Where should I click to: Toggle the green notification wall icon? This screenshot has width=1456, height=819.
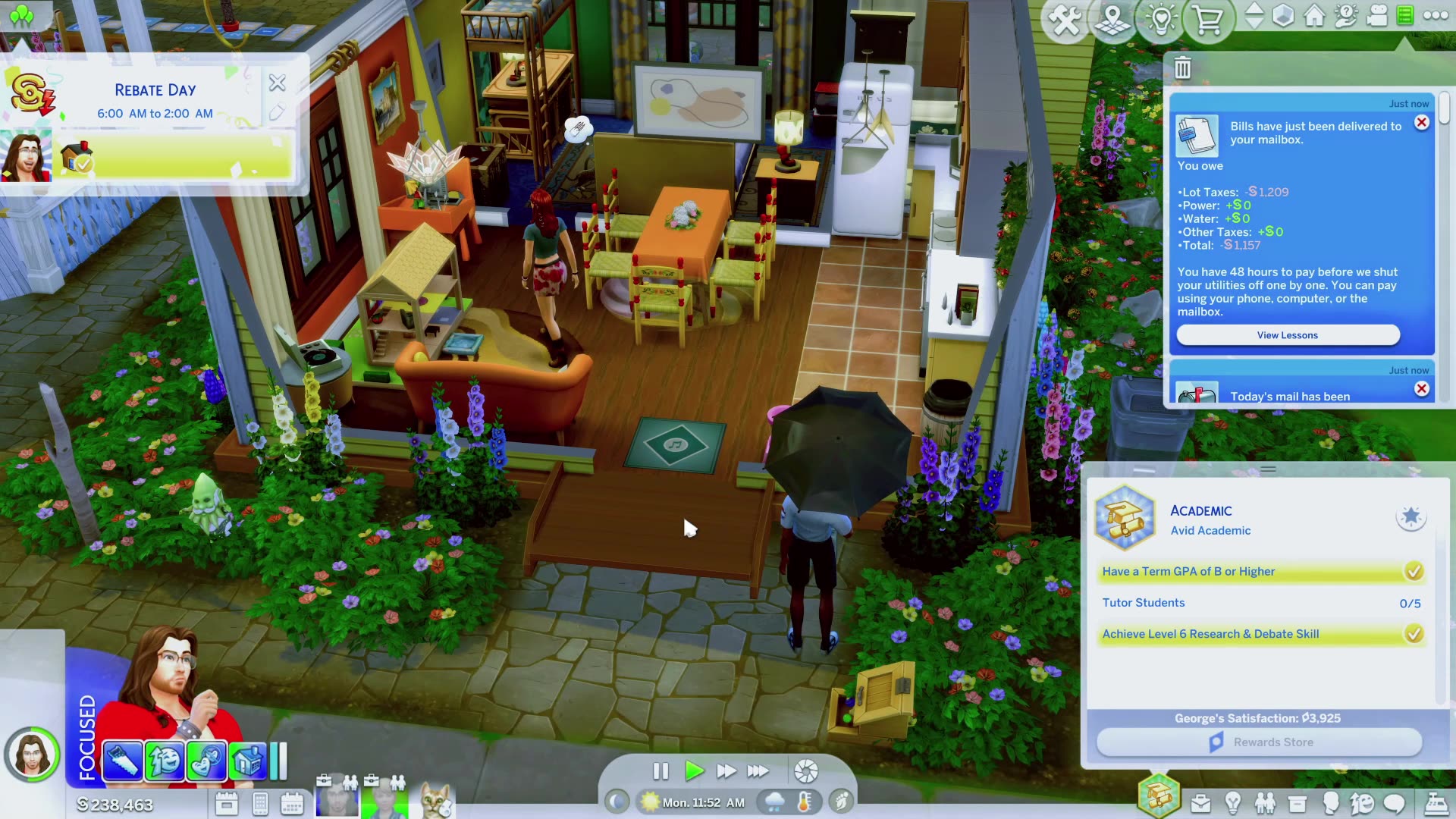pos(1404,17)
